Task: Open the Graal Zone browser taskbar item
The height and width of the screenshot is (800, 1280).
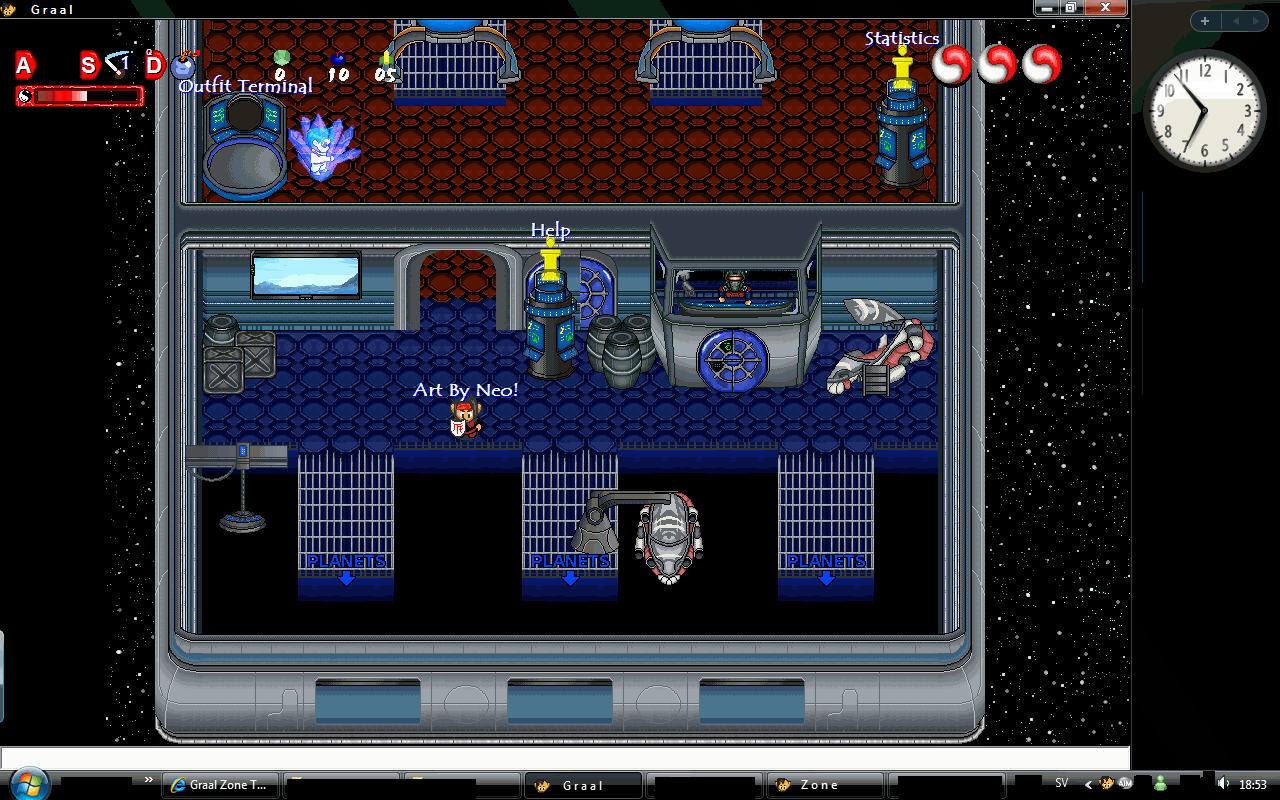Action: [x=221, y=785]
